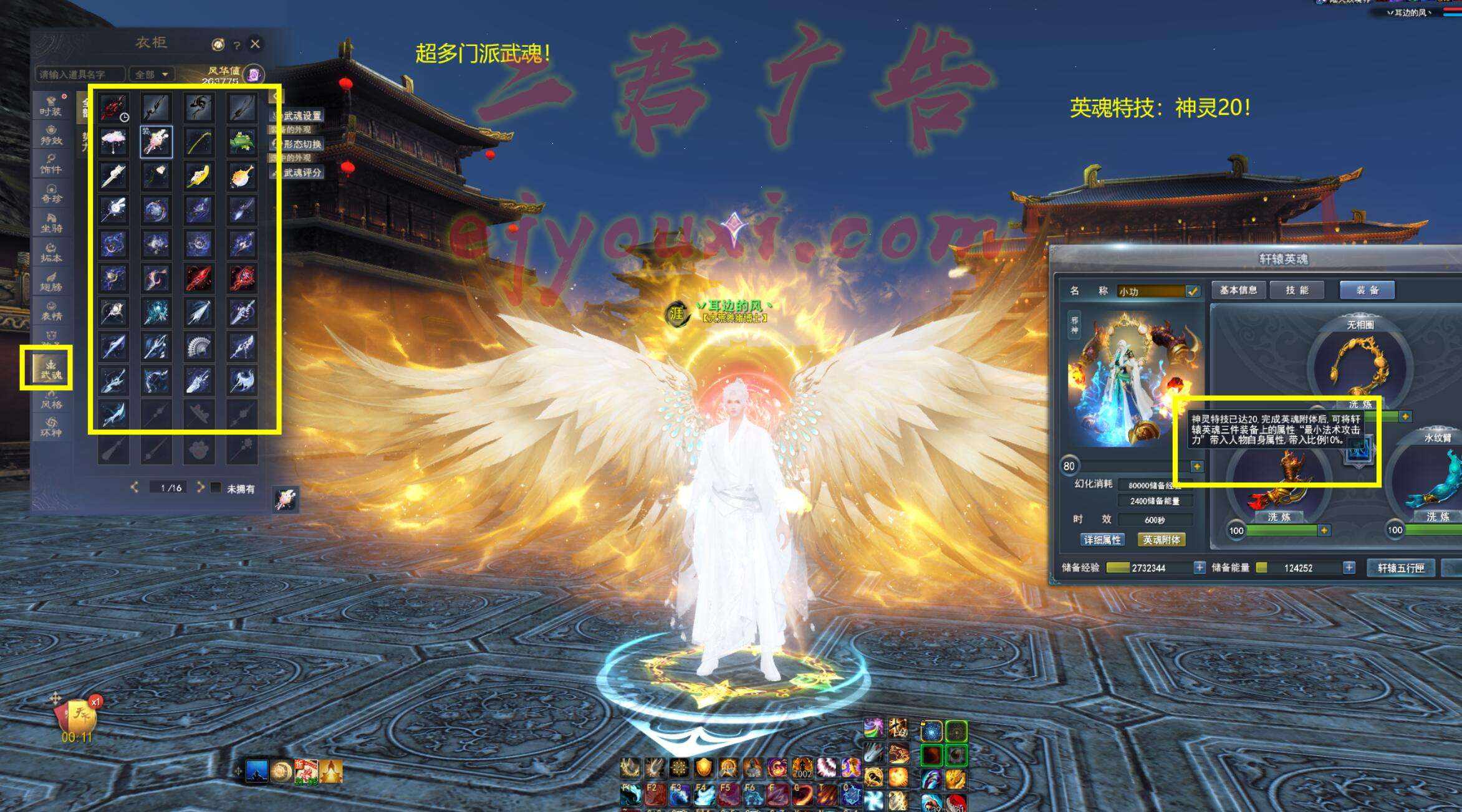Choose the pink cloud umbrella weapon soul
The image size is (1462, 812).
pyautogui.click(x=113, y=141)
